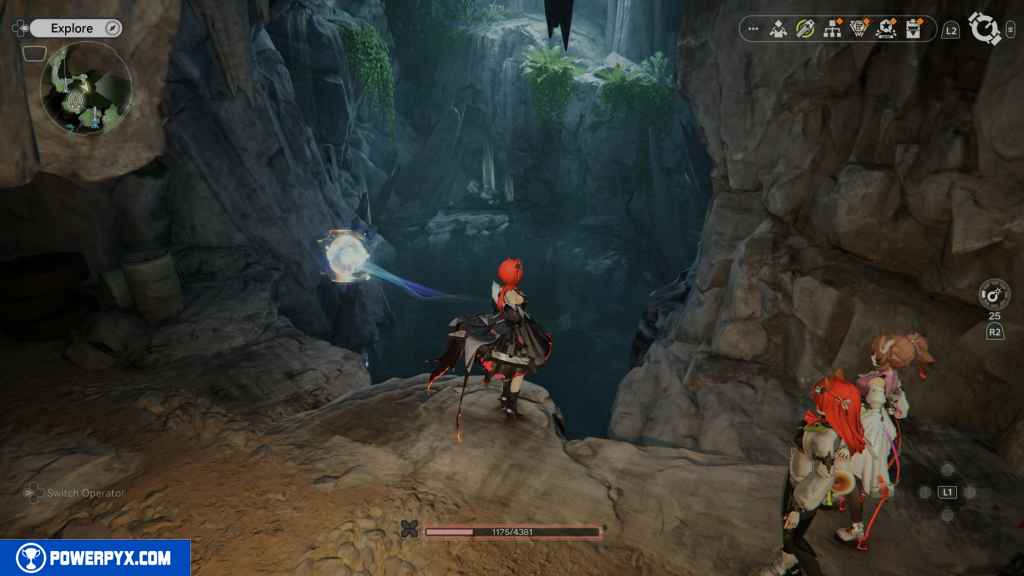The width and height of the screenshot is (1024, 576).
Task: Click the Powerpyx.com watermark logo
Action: tap(95, 558)
